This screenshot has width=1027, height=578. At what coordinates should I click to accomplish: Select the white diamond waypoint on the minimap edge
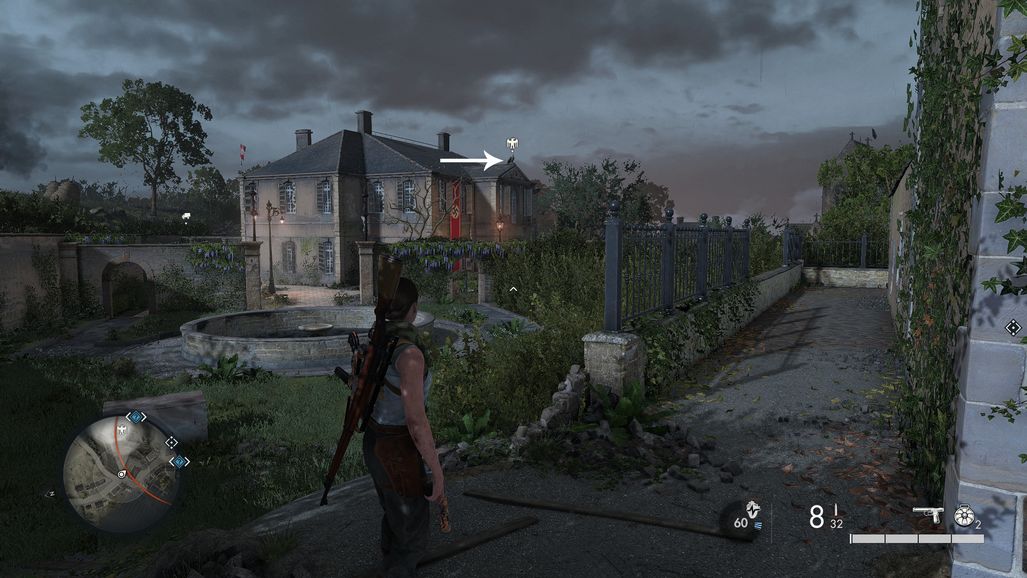(171, 441)
